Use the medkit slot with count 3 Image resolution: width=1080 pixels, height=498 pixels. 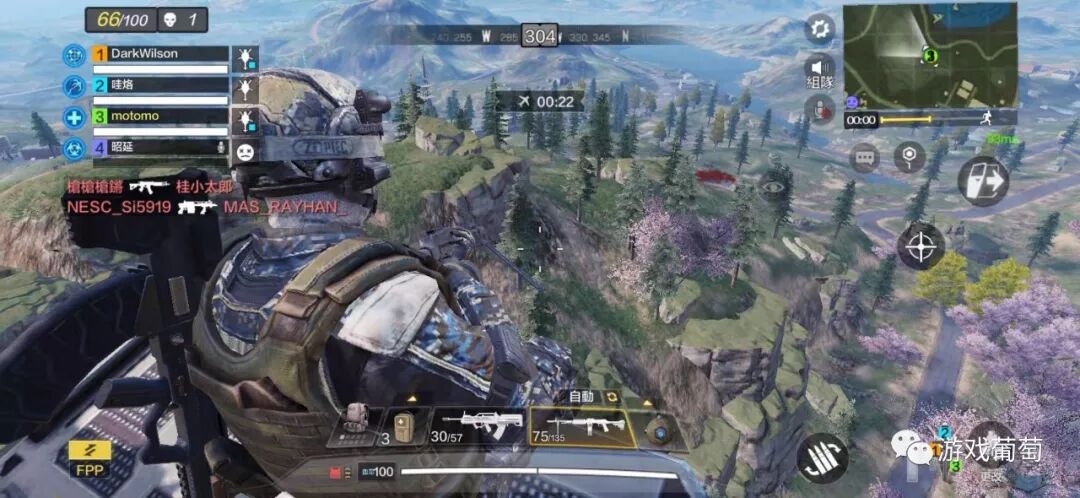(x=403, y=426)
